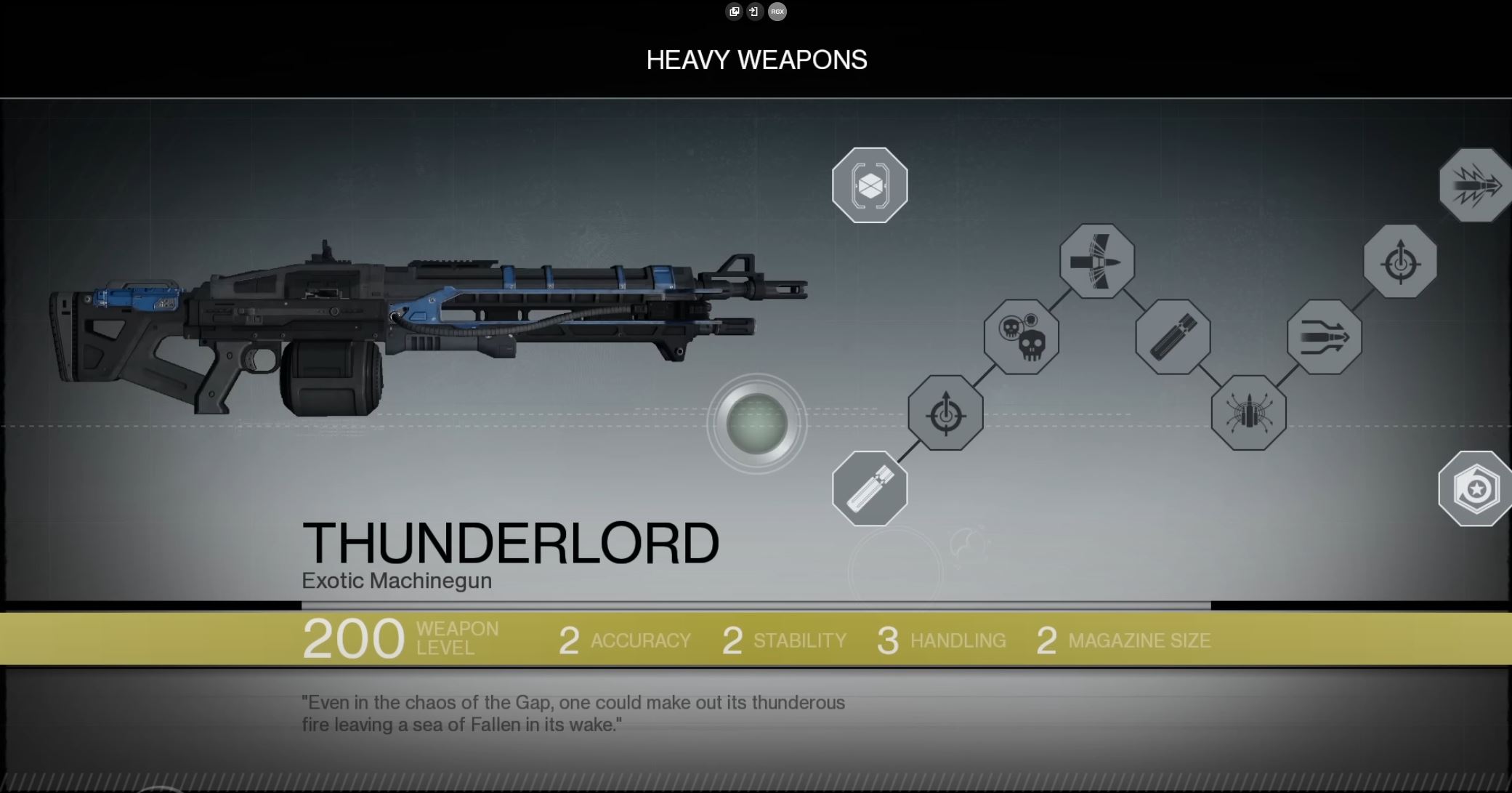Image resolution: width=1512 pixels, height=793 pixels.
Task: Open the star hexagon emblem node
Action: coord(1475,488)
